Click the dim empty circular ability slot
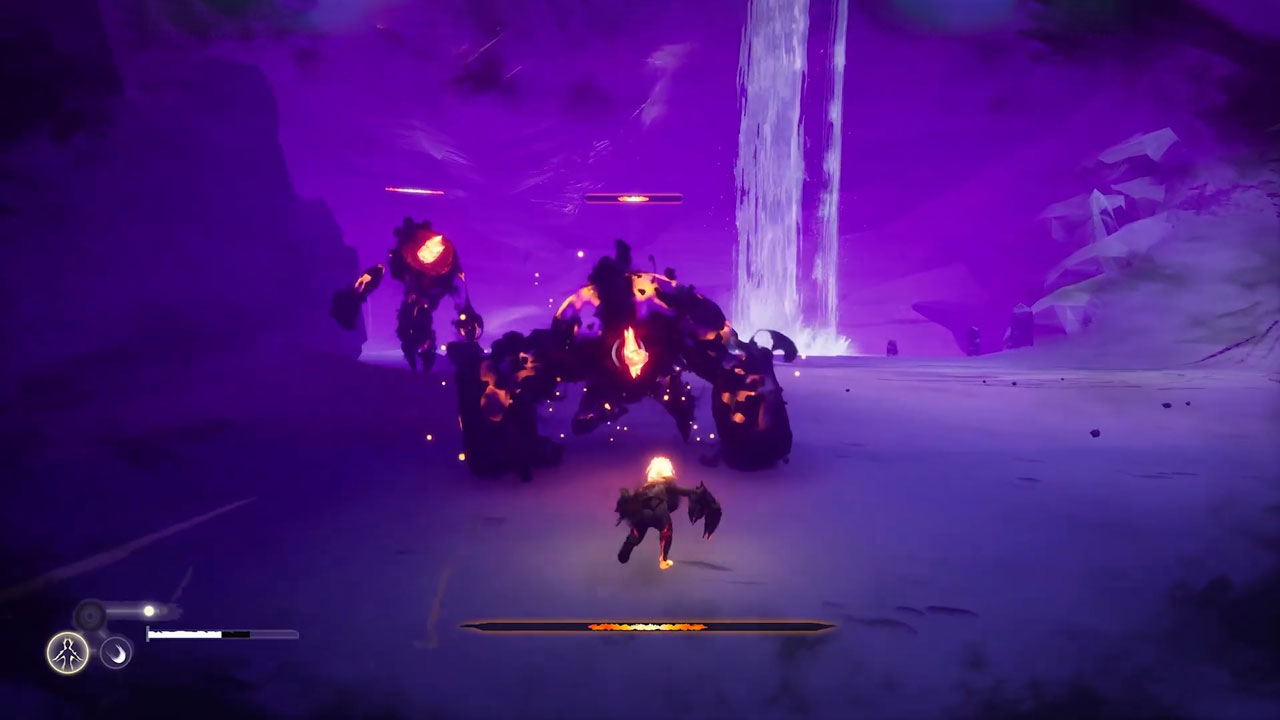The image size is (1280, 720). pos(91,614)
